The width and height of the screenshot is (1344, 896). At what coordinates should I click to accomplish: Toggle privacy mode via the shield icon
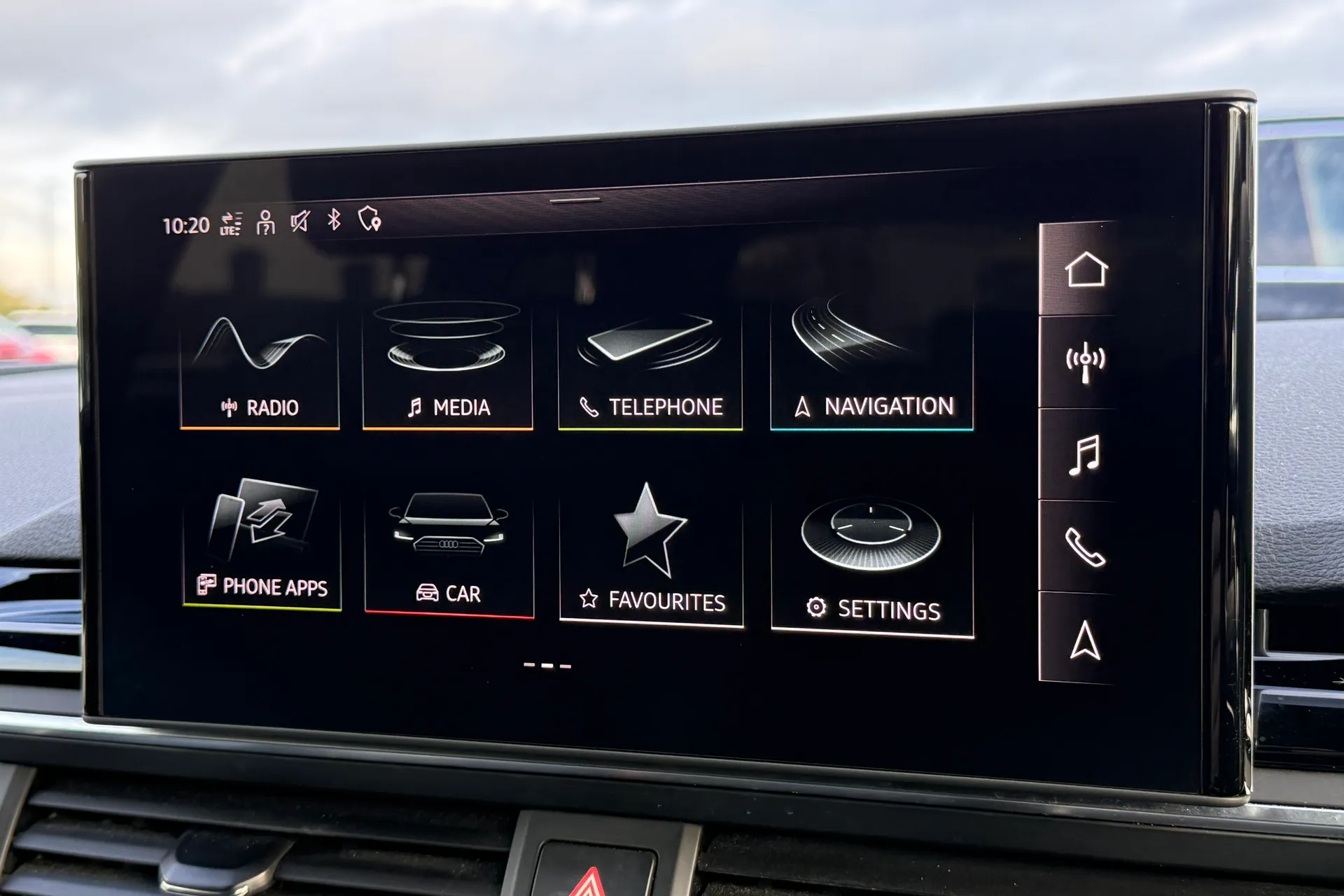tap(371, 221)
